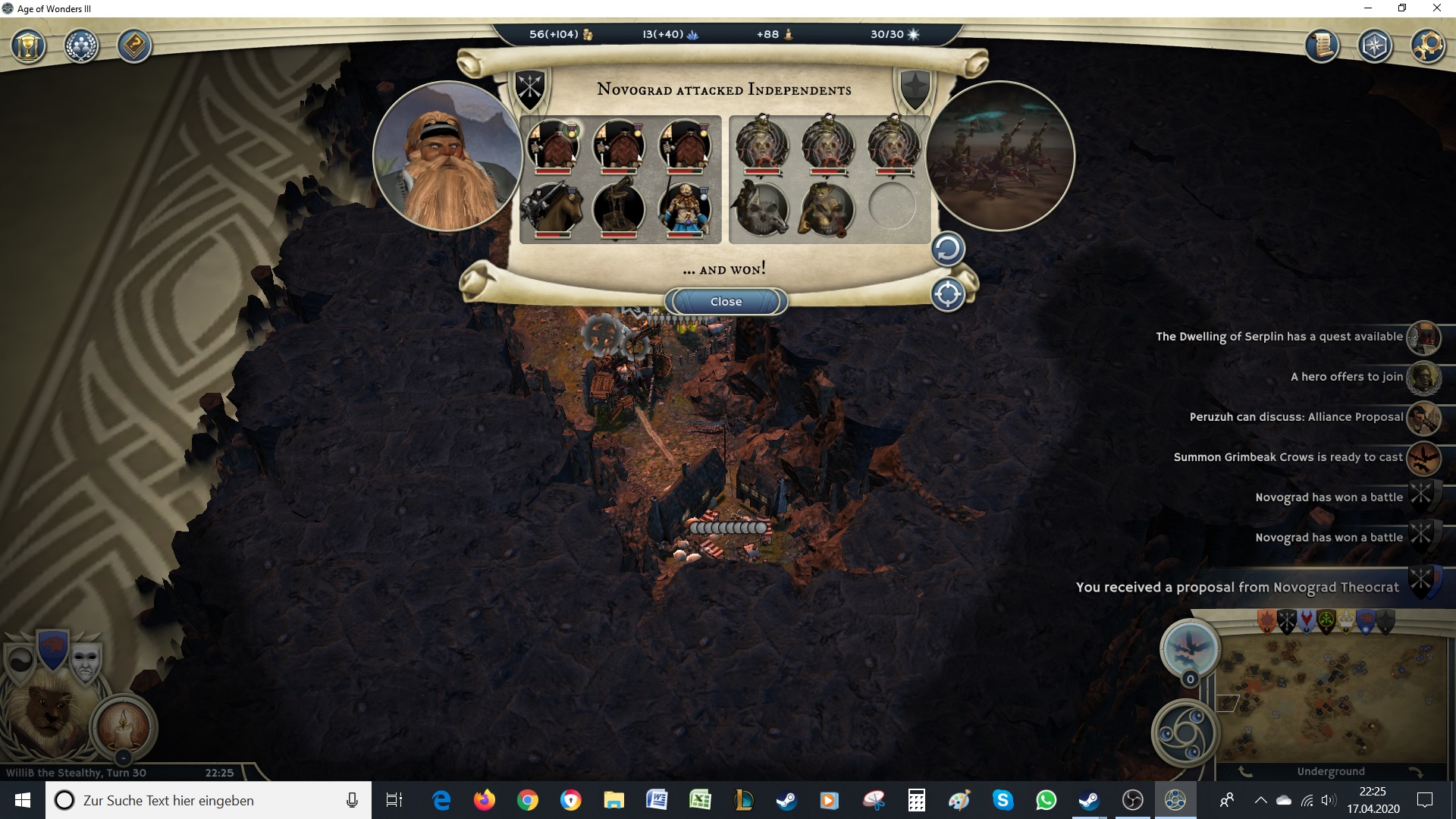1456x819 pixels.
Task: Close the battle result dialog
Action: pyautogui.click(x=726, y=302)
